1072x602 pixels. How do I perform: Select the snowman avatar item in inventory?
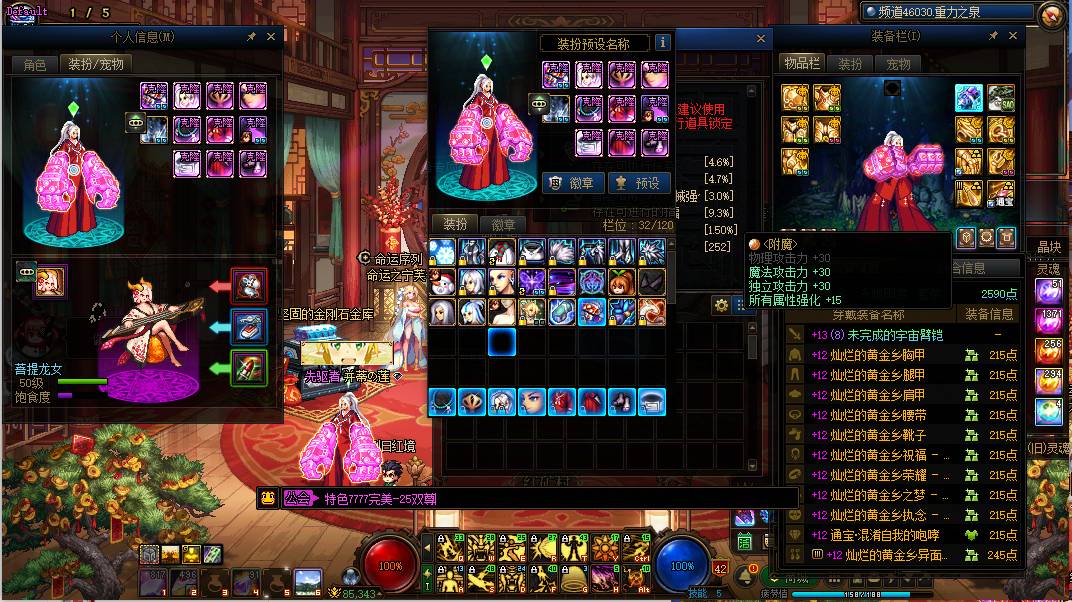click(x=443, y=281)
